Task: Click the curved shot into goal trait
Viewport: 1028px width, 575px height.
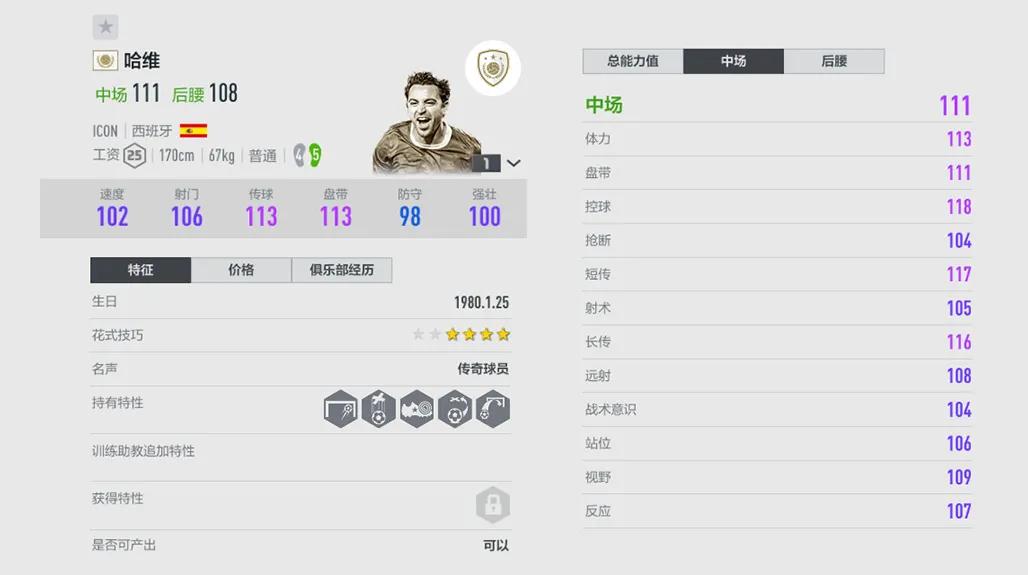Action: [x=493, y=410]
